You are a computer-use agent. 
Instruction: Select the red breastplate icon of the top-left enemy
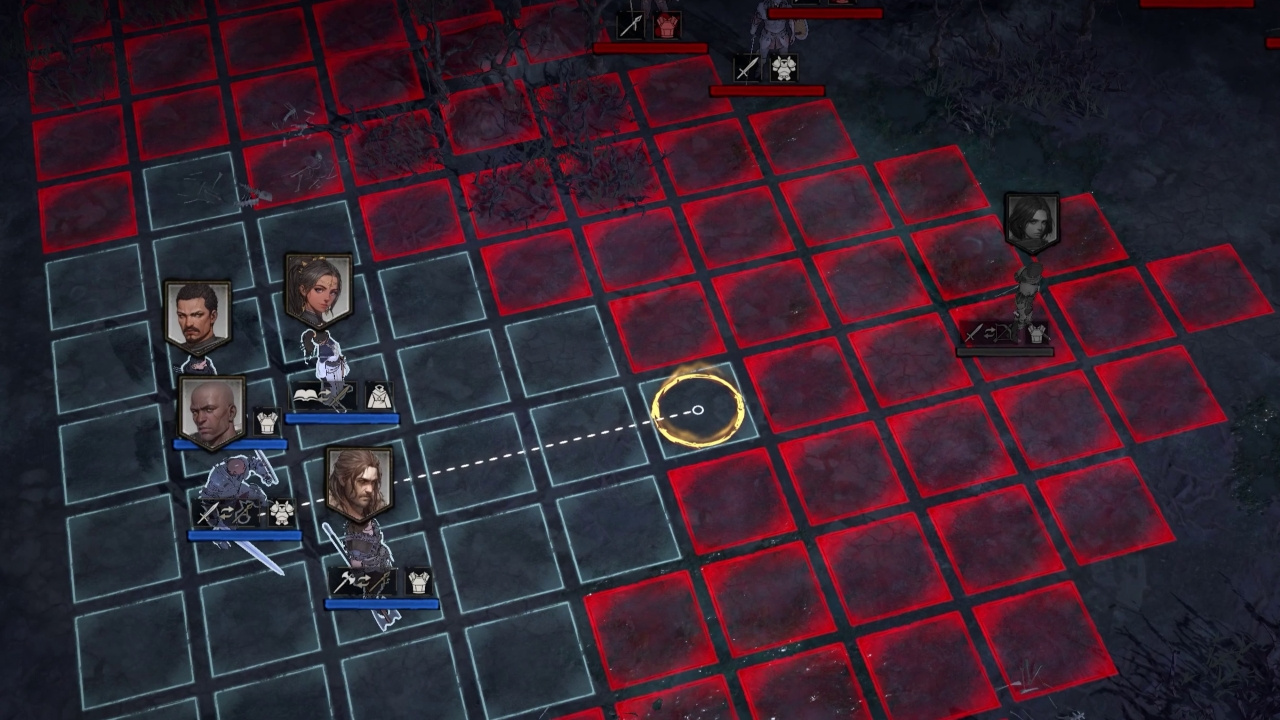click(666, 25)
